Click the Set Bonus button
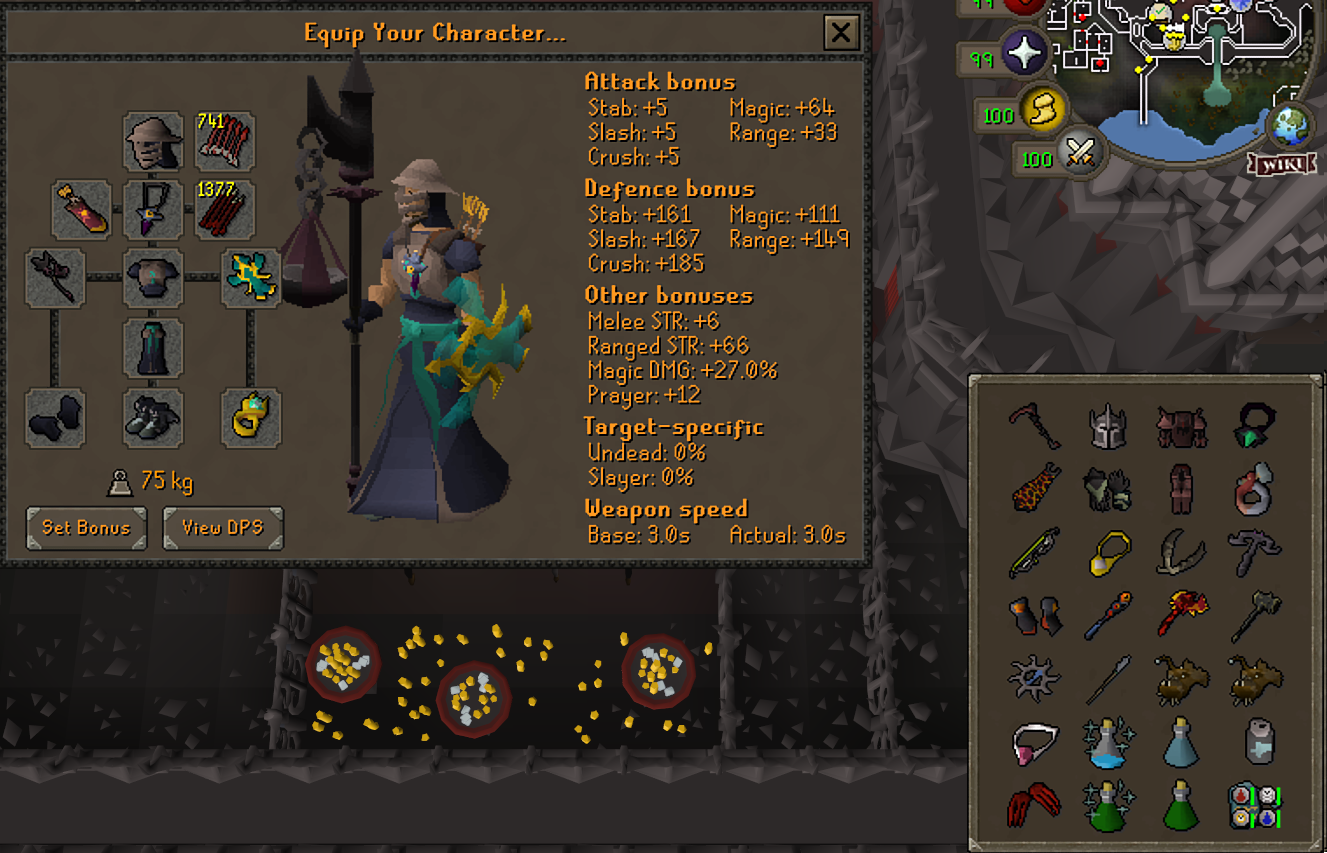Image resolution: width=1327 pixels, height=853 pixels. (85, 528)
